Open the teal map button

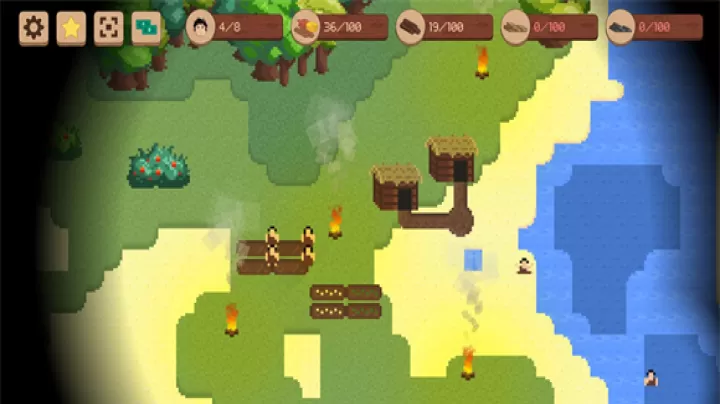click(146, 28)
